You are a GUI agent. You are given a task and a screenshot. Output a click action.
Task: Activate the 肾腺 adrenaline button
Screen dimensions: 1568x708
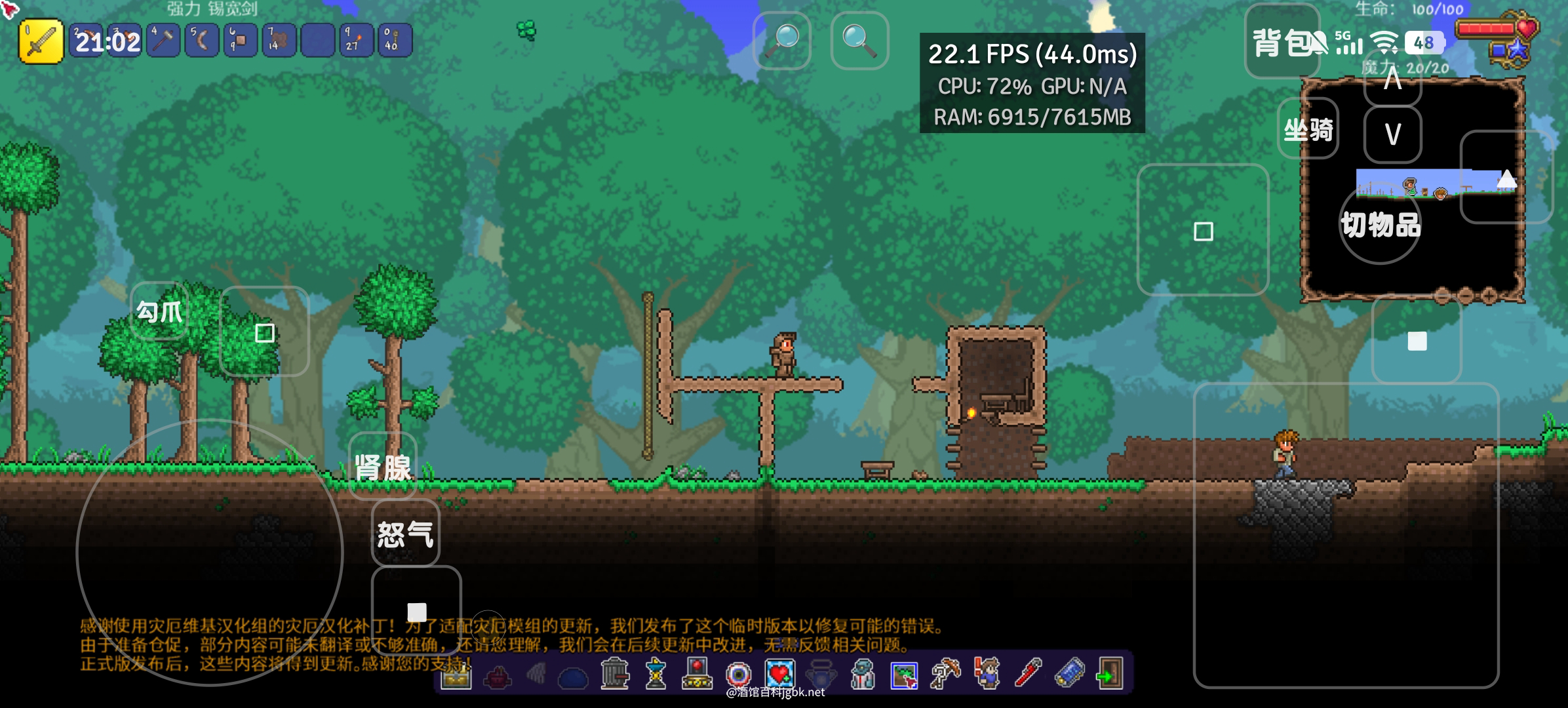tap(383, 466)
